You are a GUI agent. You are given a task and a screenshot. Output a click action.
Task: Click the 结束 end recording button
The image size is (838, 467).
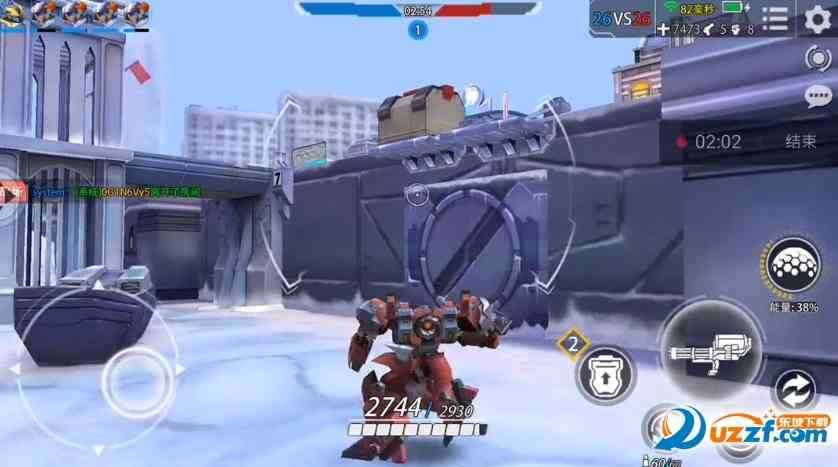click(x=801, y=142)
